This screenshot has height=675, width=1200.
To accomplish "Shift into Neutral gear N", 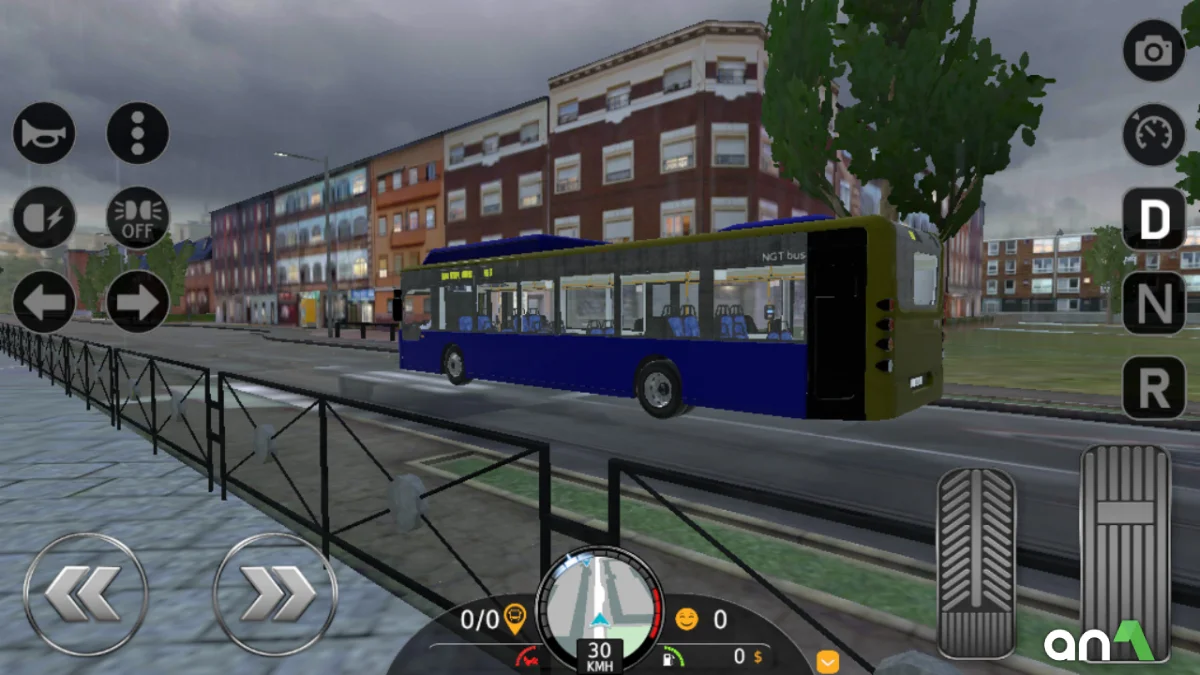I will tap(1153, 303).
